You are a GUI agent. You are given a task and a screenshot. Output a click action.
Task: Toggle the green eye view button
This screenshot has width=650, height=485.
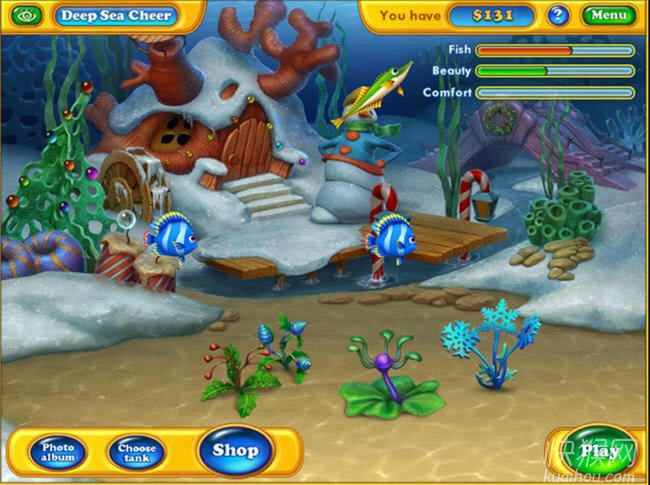coord(27,15)
